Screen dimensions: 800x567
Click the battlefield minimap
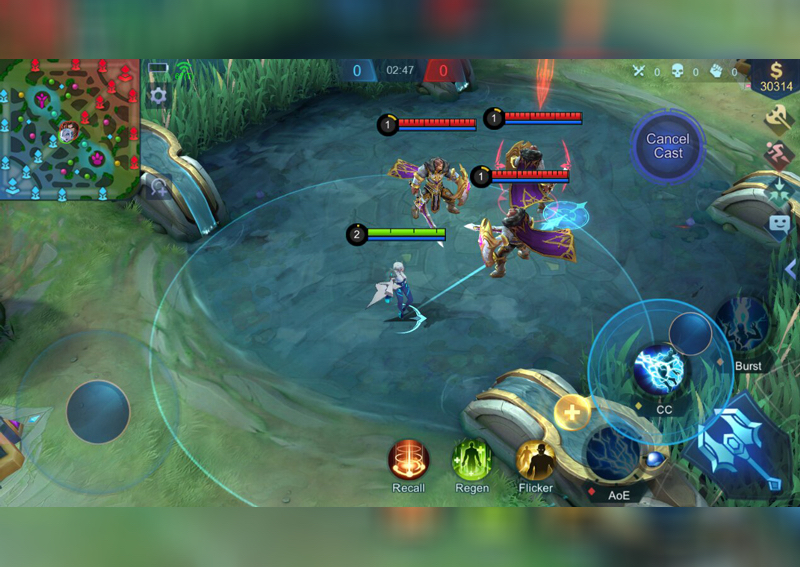tap(70, 130)
